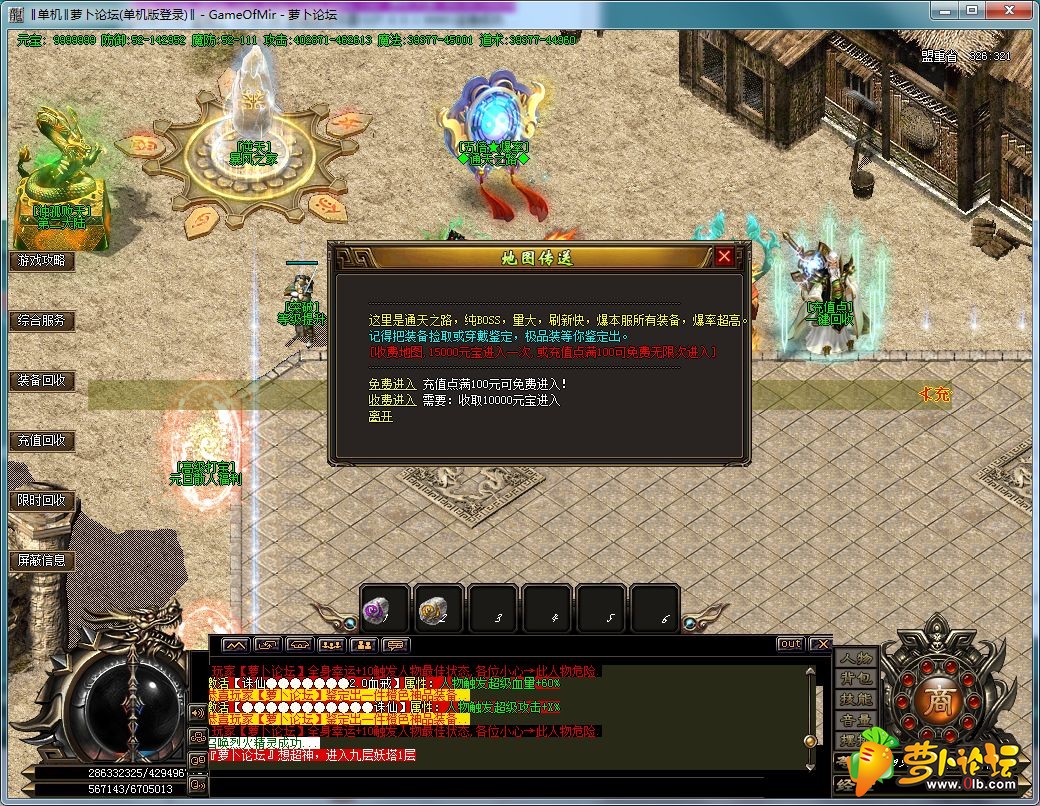This screenshot has width=1040, height=806.
Task: Select the 限时回收 button
Action: pyautogui.click(x=42, y=501)
